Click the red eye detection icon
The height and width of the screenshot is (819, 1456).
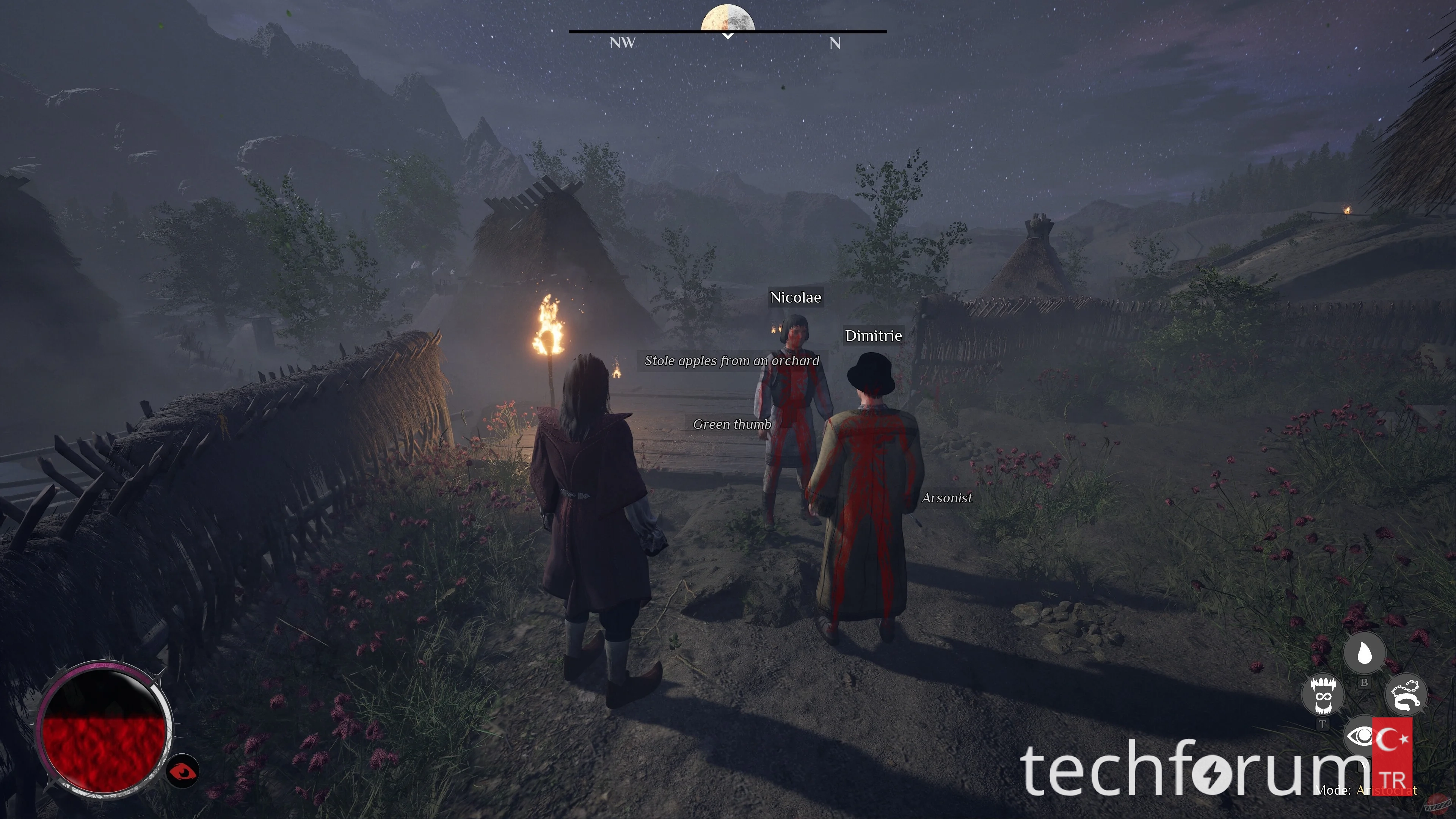tap(182, 771)
